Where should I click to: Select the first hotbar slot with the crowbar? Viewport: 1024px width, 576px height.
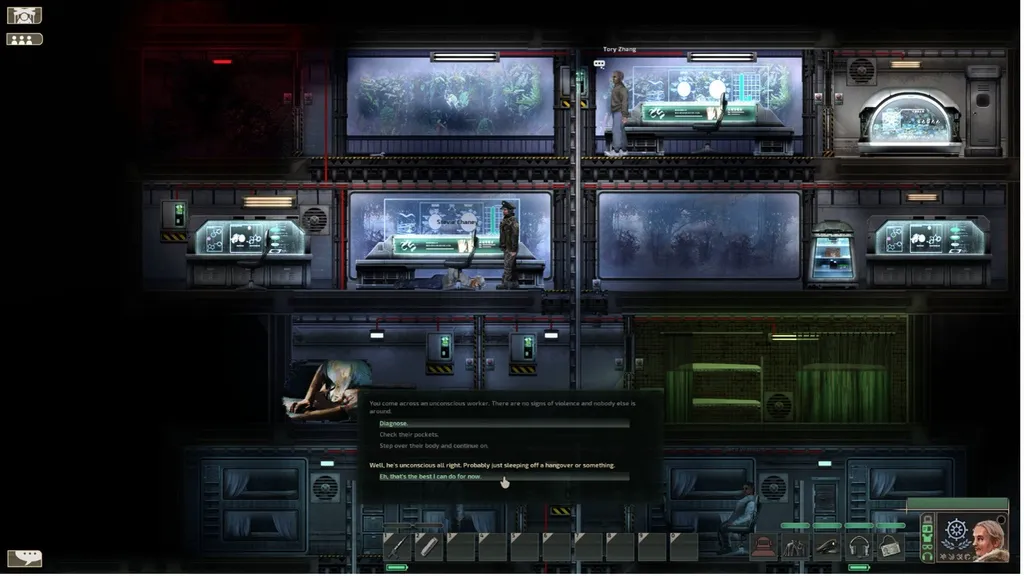pos(396,546)
